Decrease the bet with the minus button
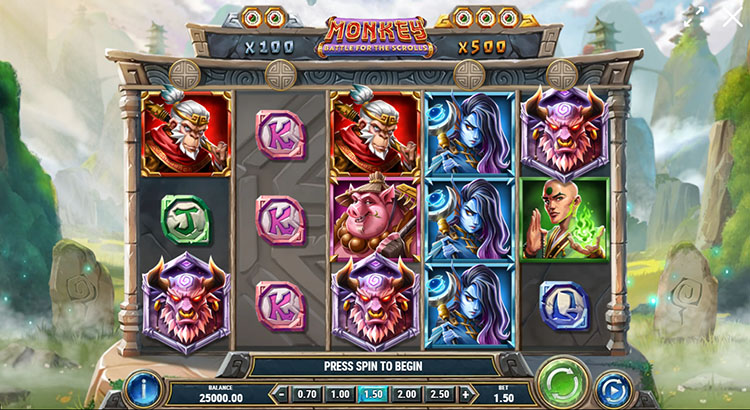This screenshot has height=410, width=750. (283, 395)
